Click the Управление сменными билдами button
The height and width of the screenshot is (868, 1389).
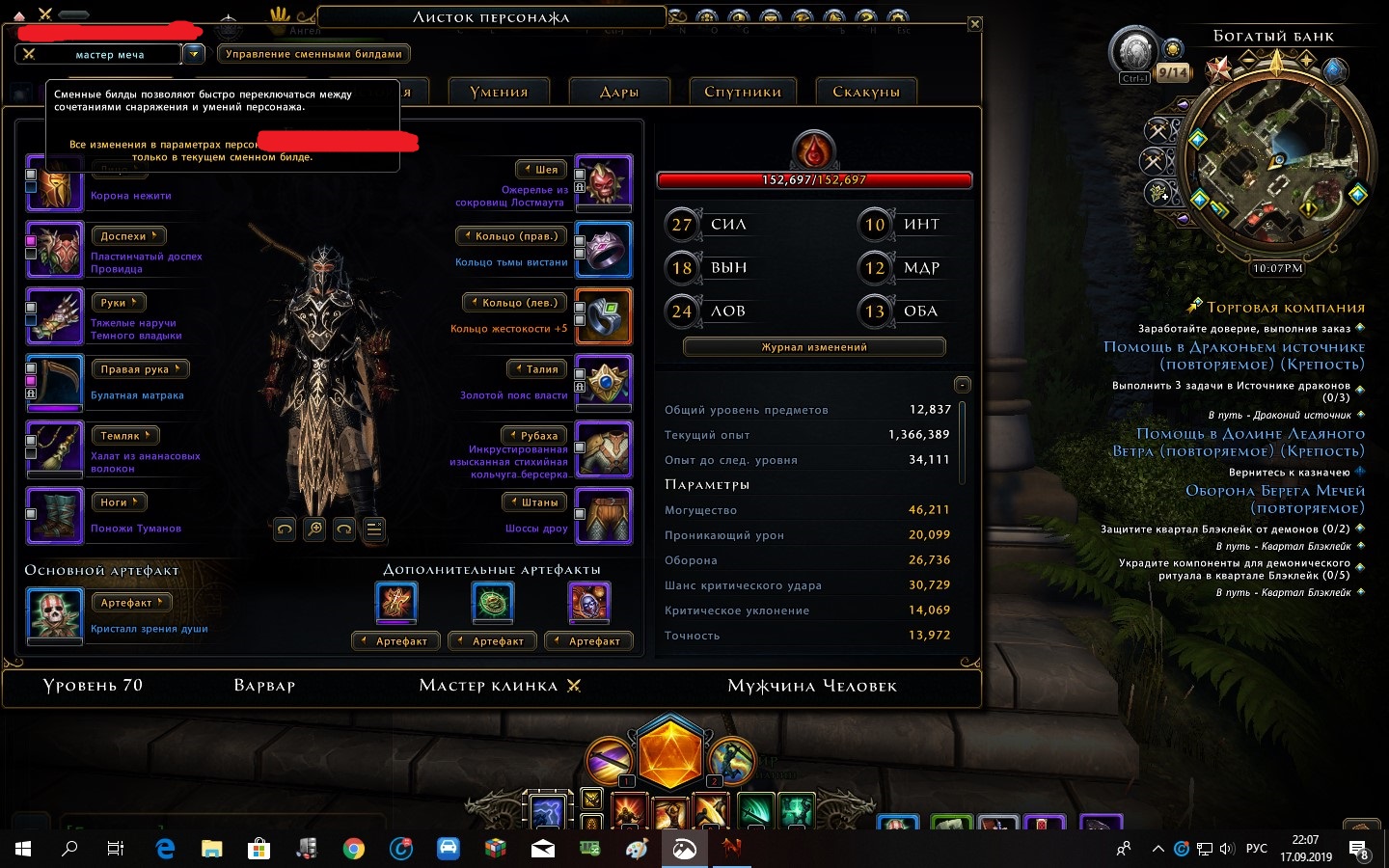pyautogui.click(x=317, y=54)
